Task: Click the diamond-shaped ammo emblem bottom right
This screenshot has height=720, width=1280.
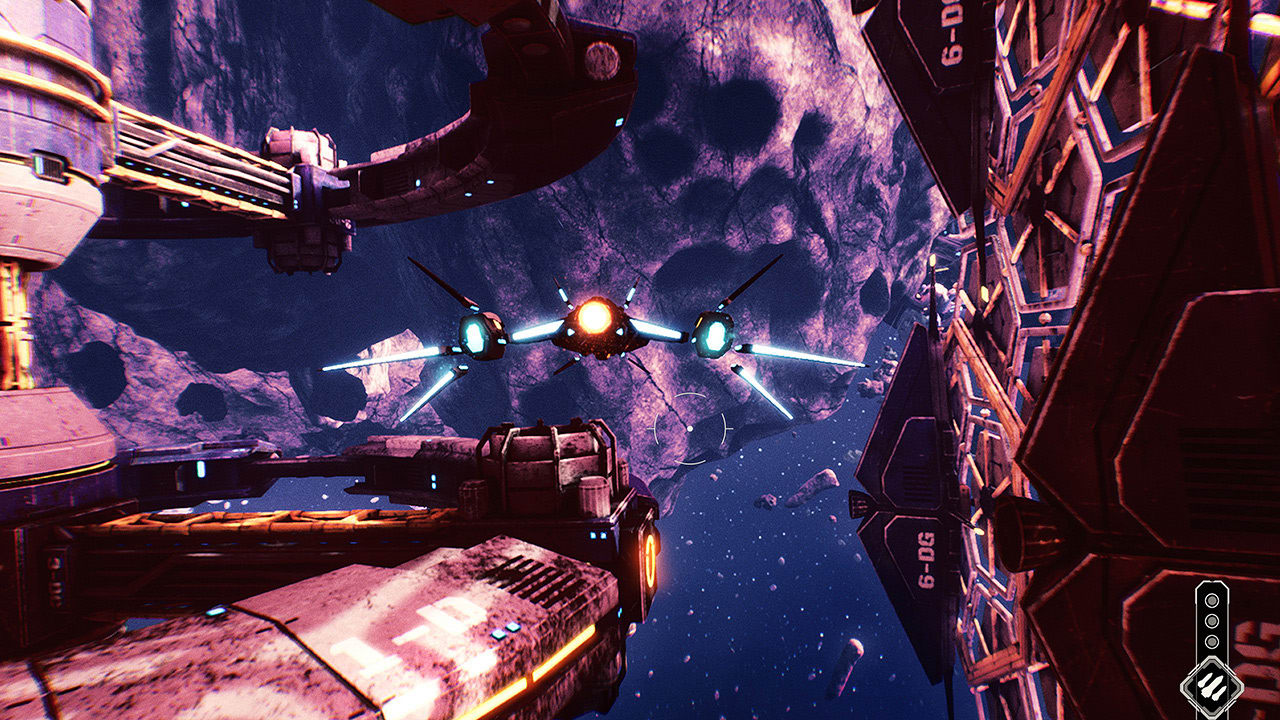Action: [1212, 684]
